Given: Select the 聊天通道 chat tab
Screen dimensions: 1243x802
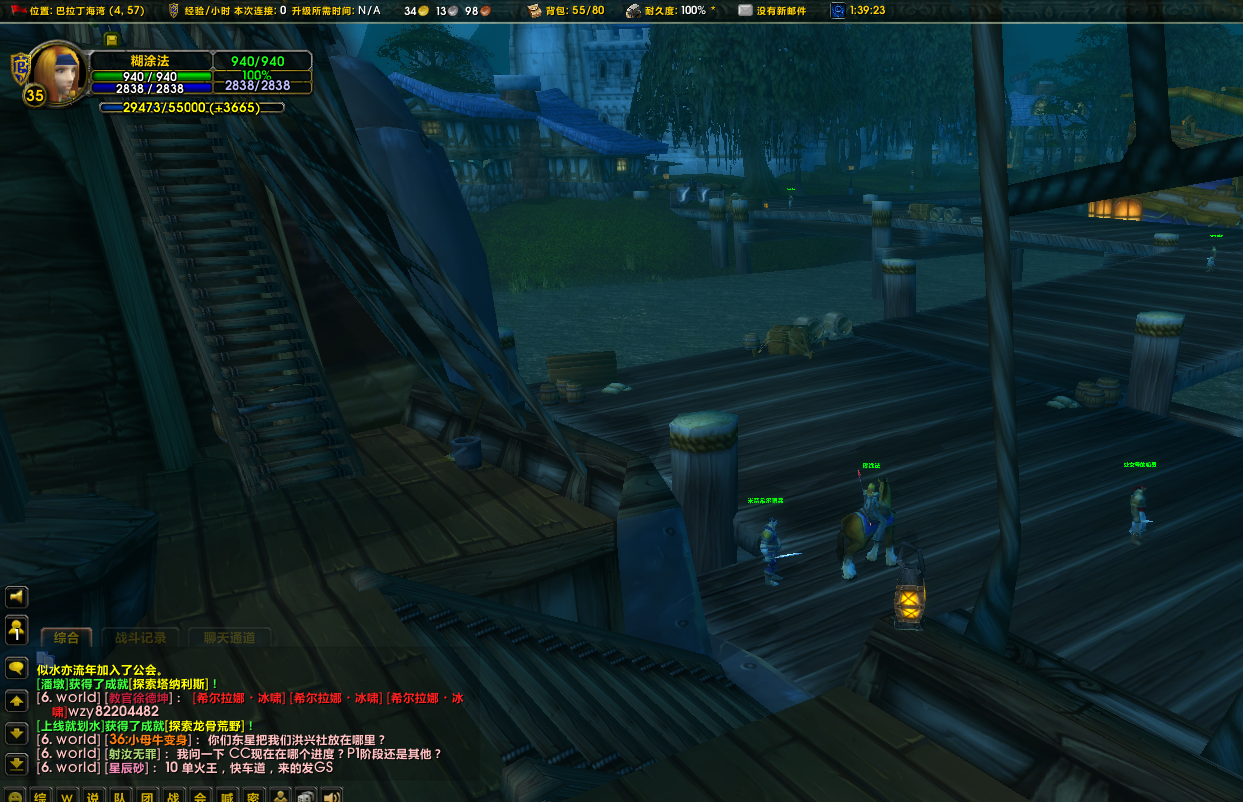Looking at the screenshot, I should (229, 638).
